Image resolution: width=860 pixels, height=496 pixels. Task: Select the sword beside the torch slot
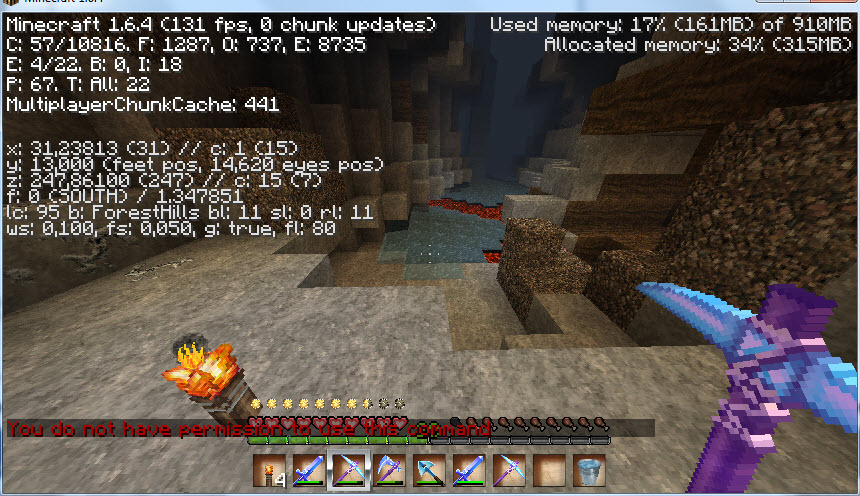306,468
